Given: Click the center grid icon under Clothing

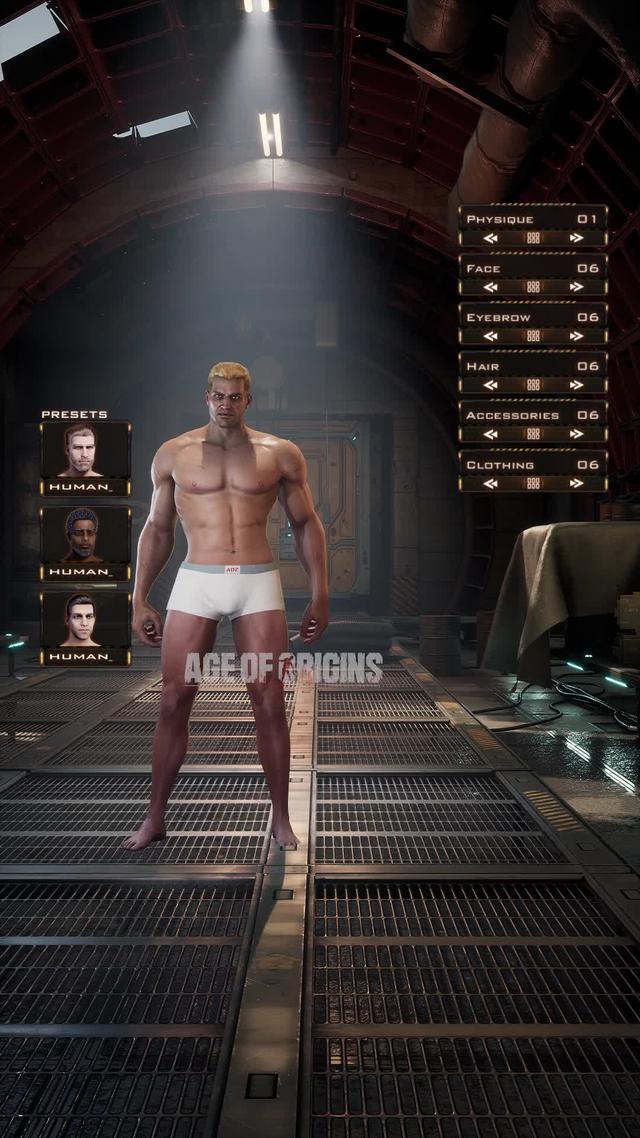Looking at the screenshot, I should coord(533,483).
